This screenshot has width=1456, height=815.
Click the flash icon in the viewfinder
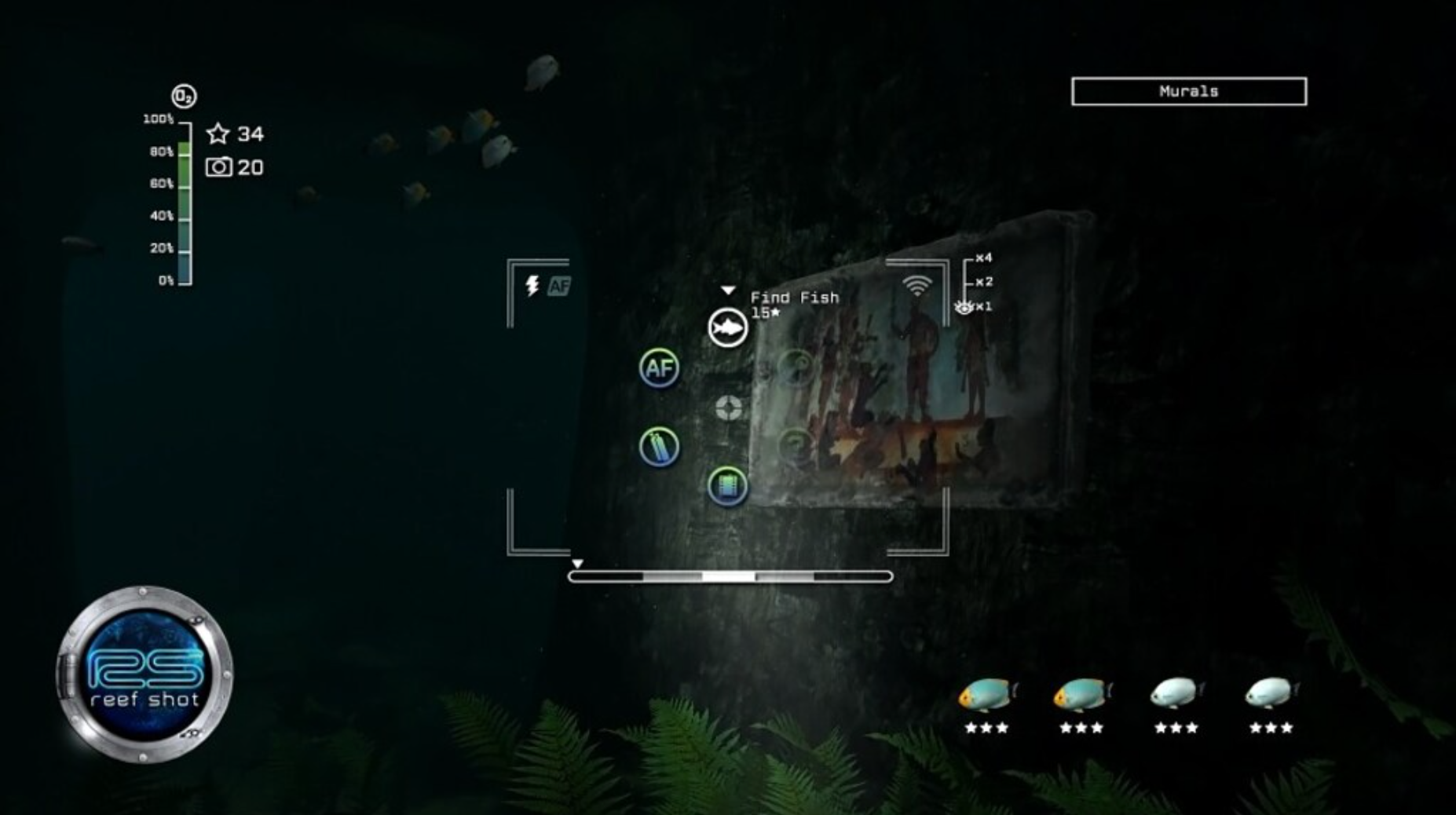point(532,286)
